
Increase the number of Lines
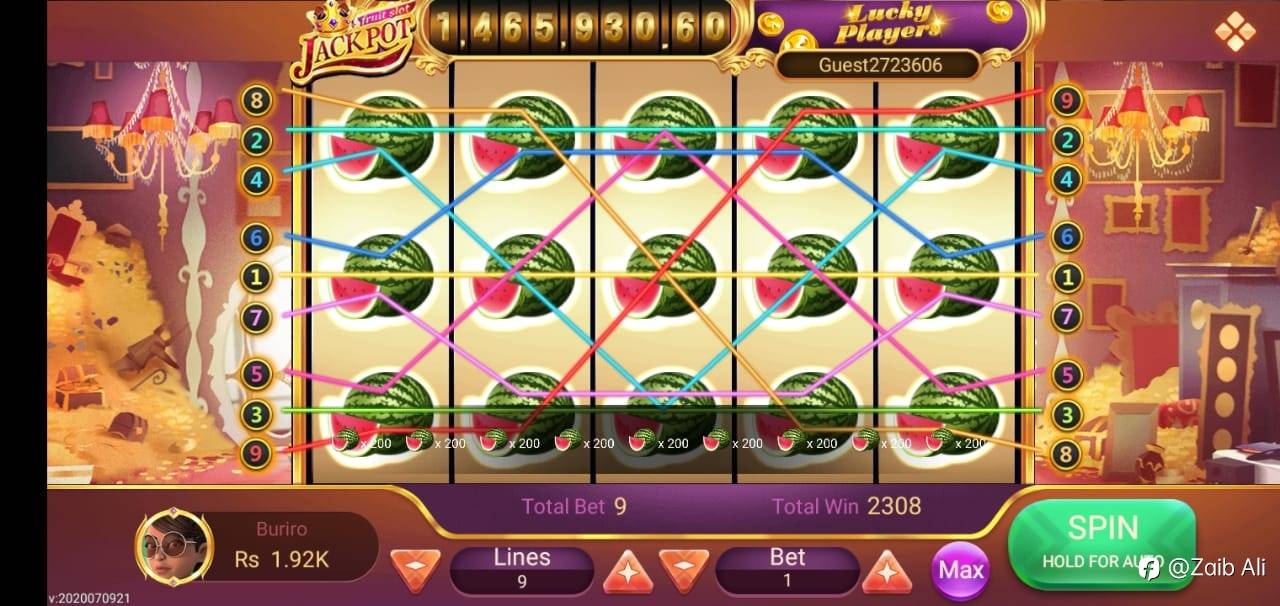(628, 571)
